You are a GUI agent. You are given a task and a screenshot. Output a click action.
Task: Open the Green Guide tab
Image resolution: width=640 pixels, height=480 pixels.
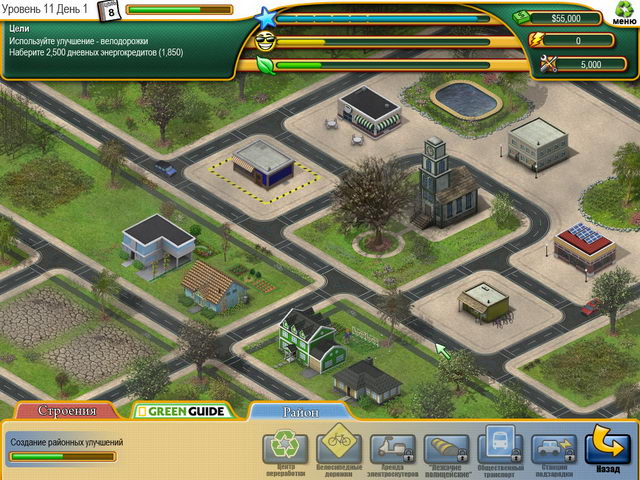coord(182,410)
